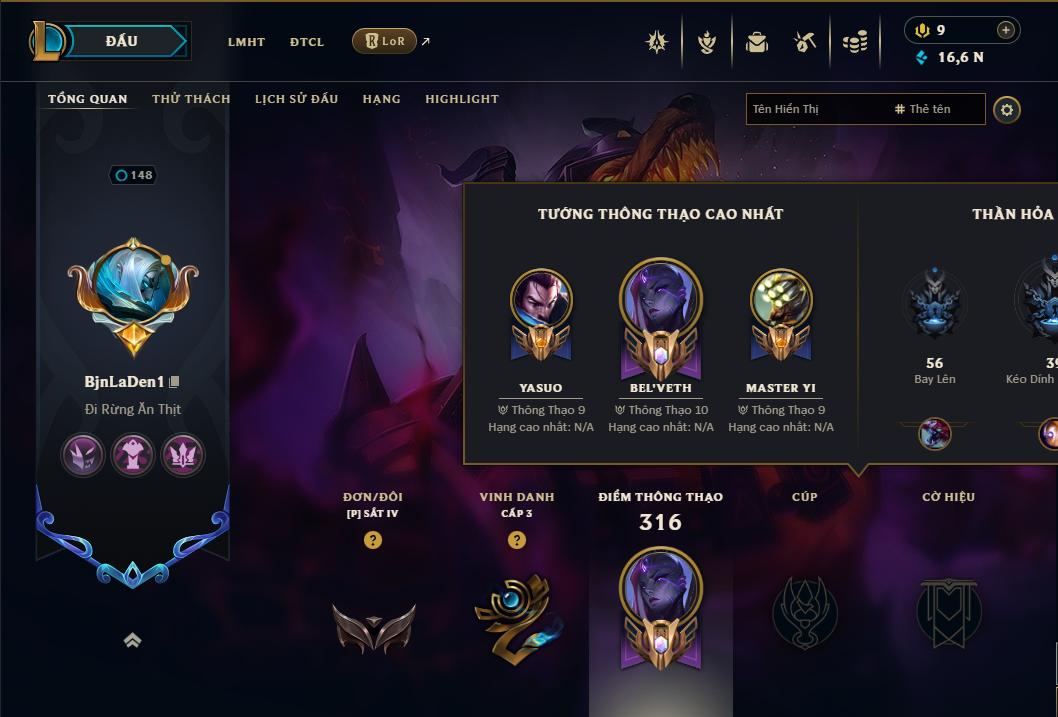Select the HẠNG tab

point(381,99)
